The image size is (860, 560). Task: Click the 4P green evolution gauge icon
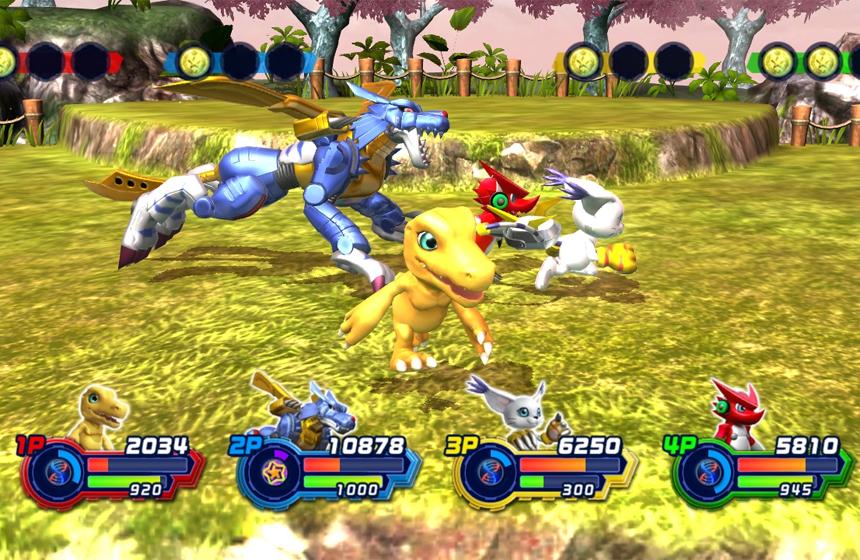click(708, 474)
